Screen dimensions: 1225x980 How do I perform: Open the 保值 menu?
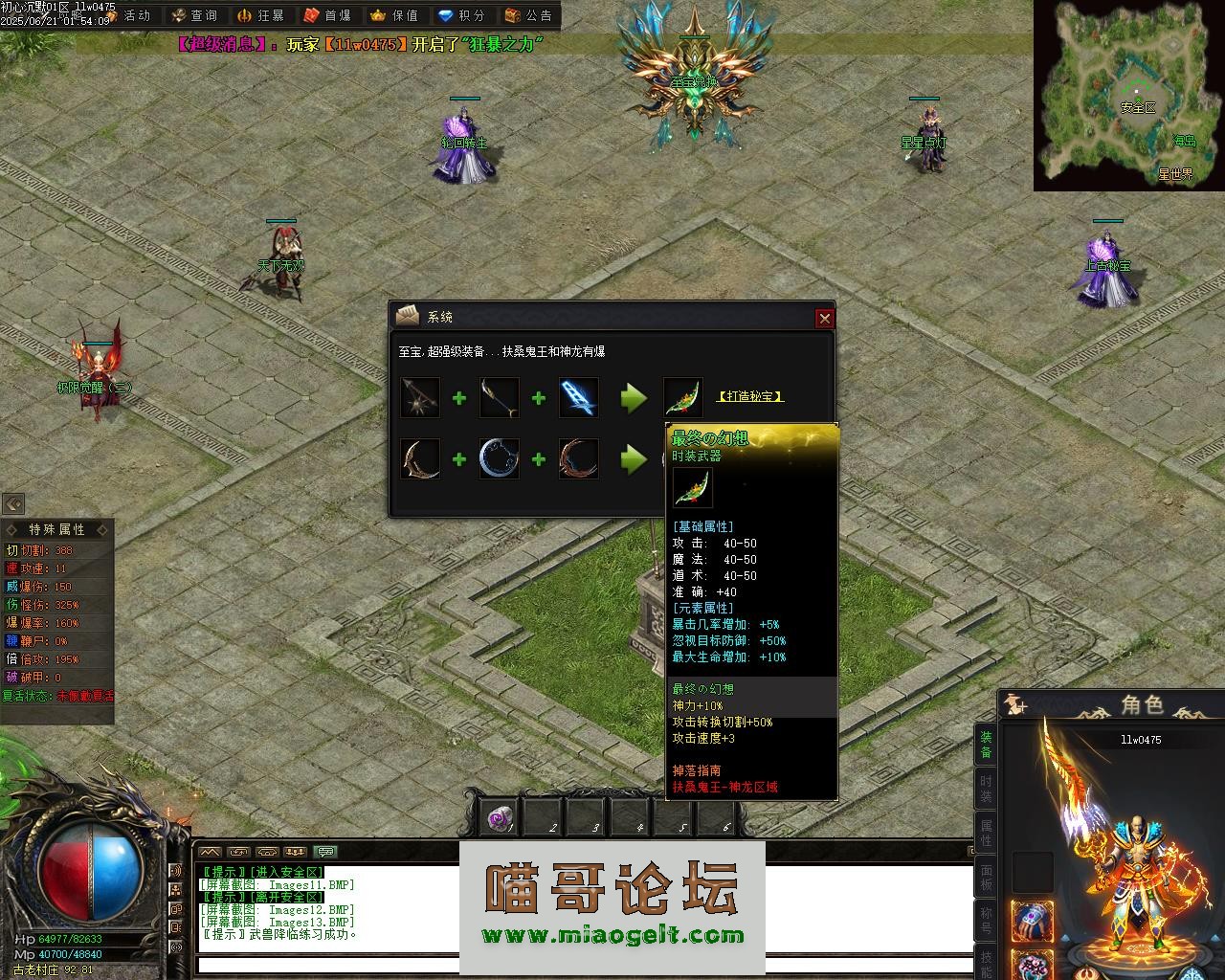[394, 15]
